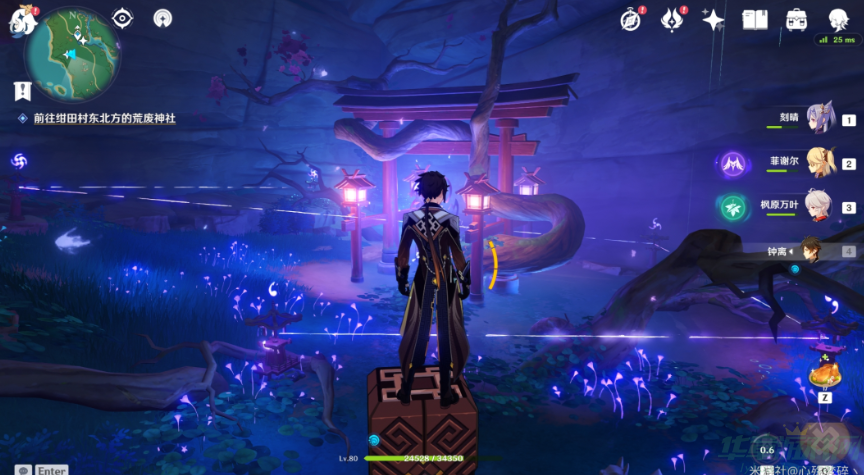Open the compass events icon
The height and width of the screenshot is (475, 864).
coord(630,20)
